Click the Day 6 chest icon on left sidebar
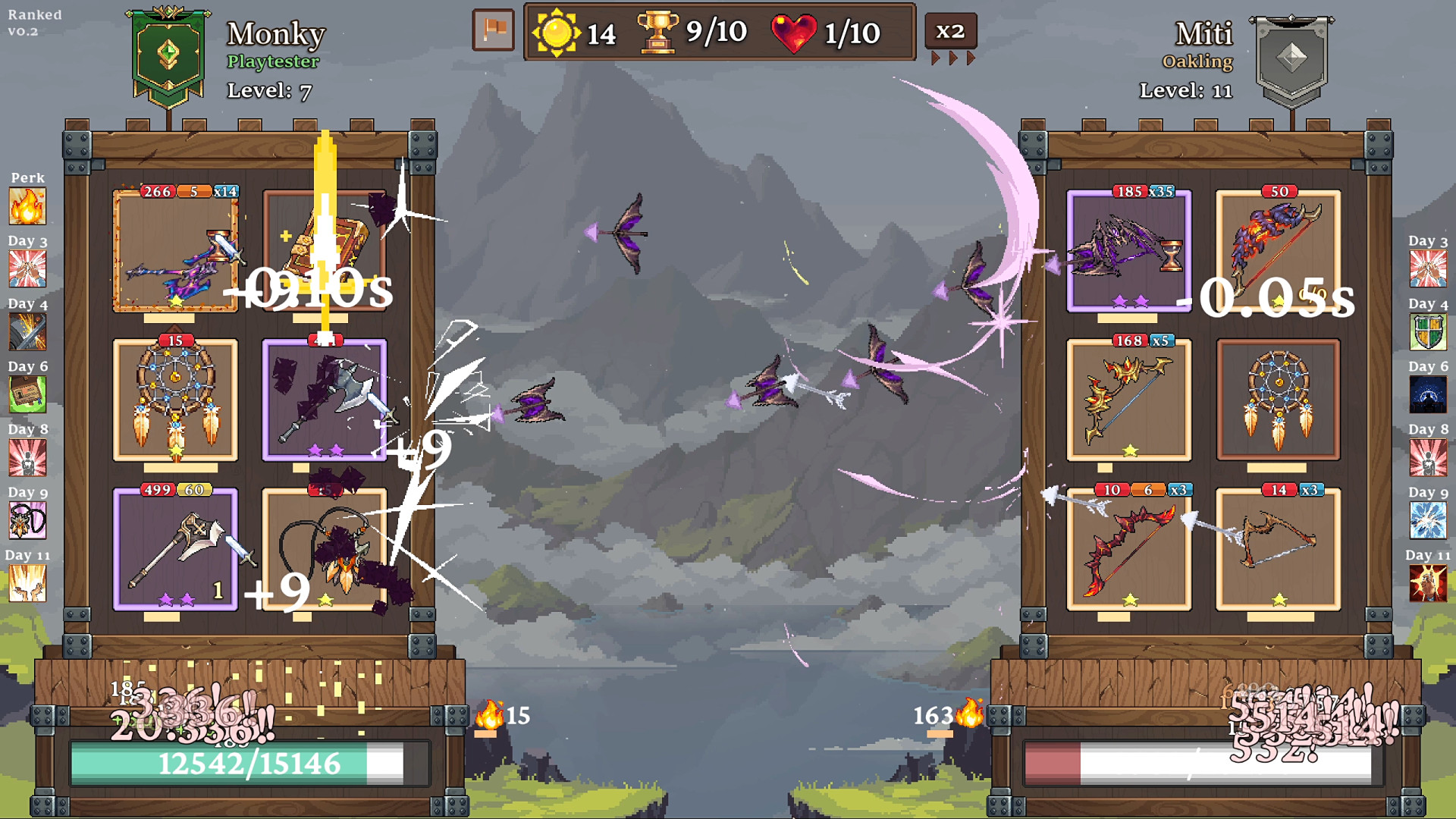Image resolution: width=1456 pixels, height=819 pixels. point(28,394)
